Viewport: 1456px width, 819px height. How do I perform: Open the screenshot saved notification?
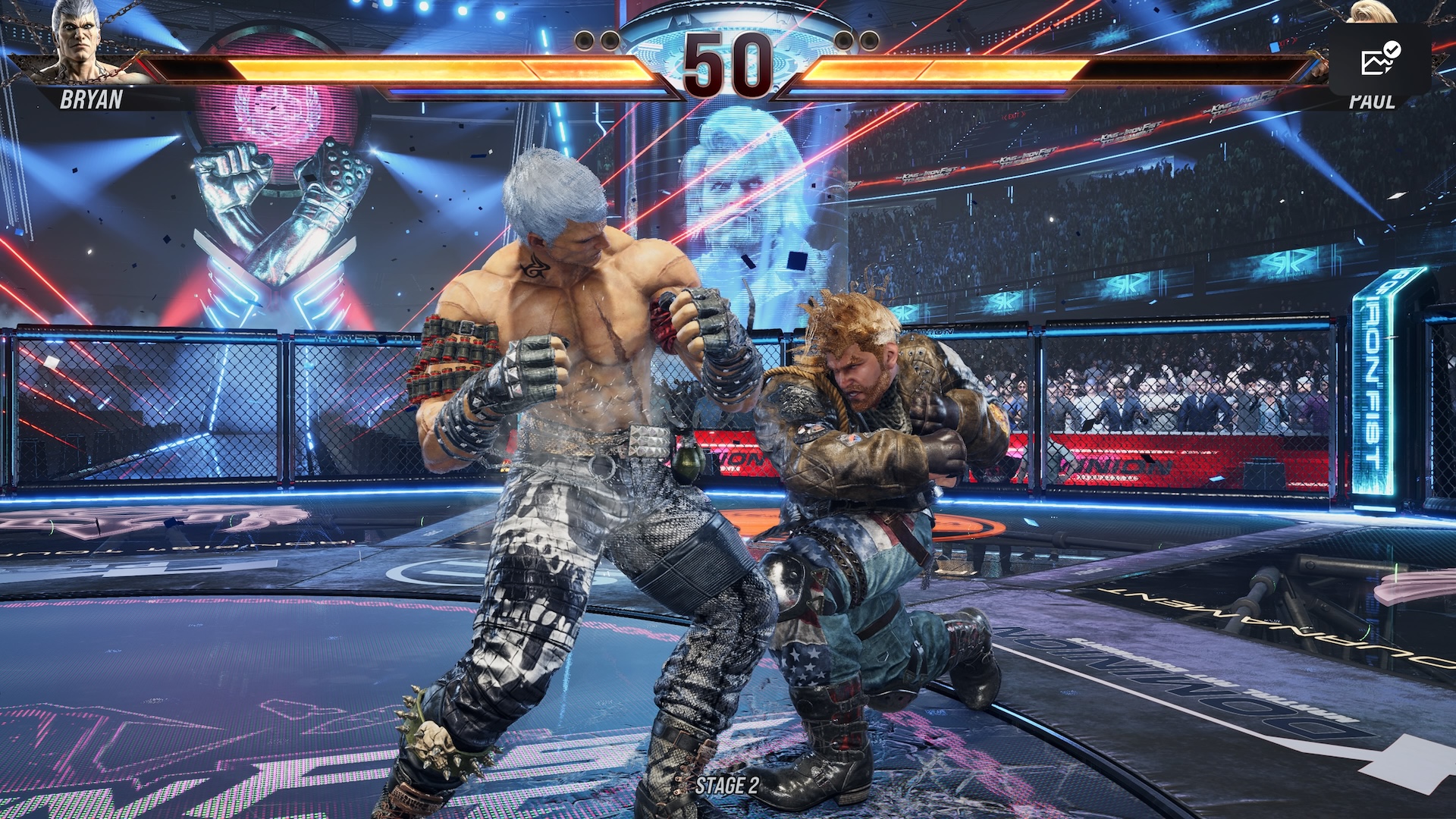click(x=1379, y=59)
